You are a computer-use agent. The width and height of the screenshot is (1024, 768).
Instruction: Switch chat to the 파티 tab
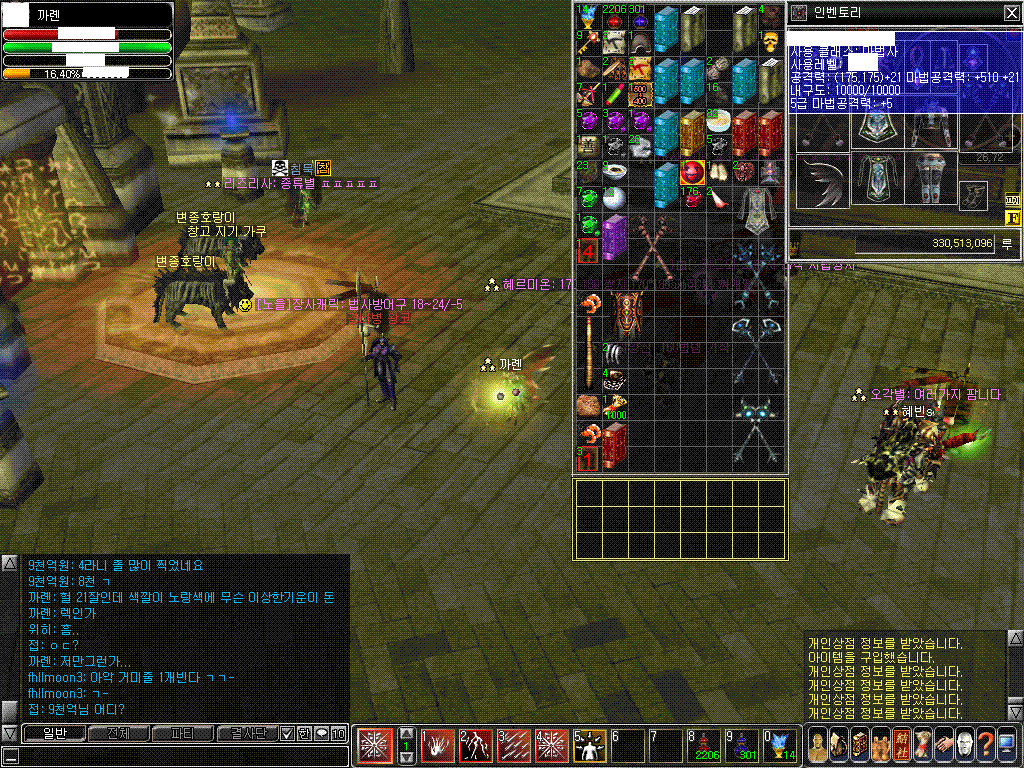click(182, 734)
